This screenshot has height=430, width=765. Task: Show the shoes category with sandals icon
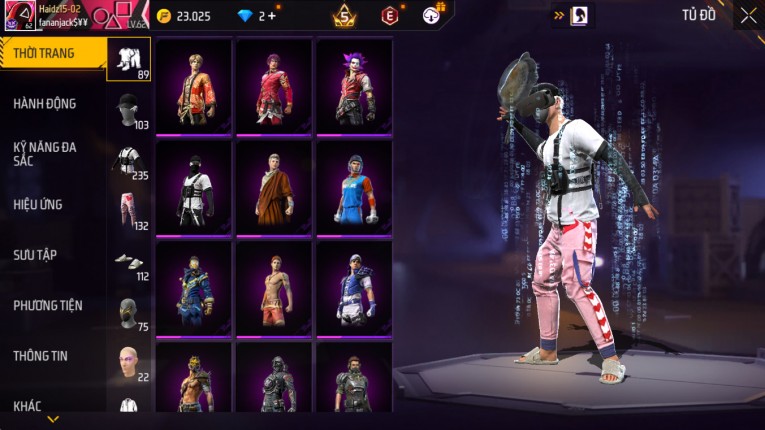pos(128,261)
